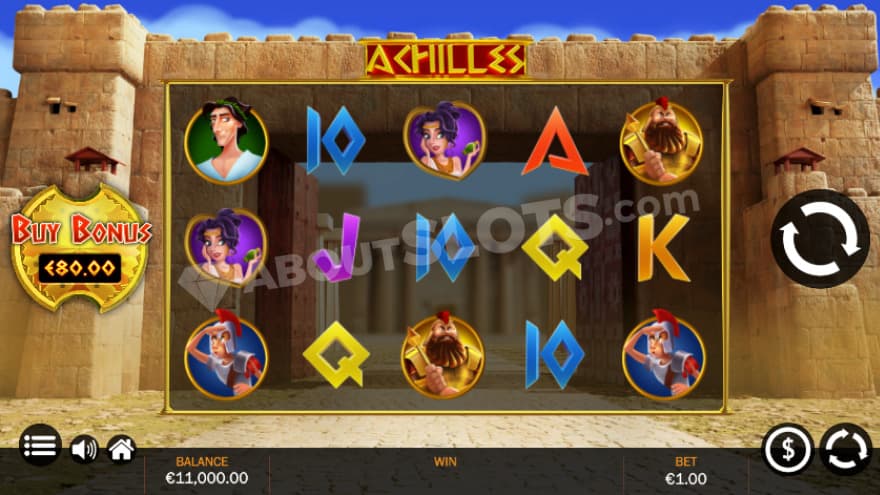The width and height of the screenshot is (880, 495).
Task: Open the hamburger menu
Action: pyautogui.click(x=40, y=446)
